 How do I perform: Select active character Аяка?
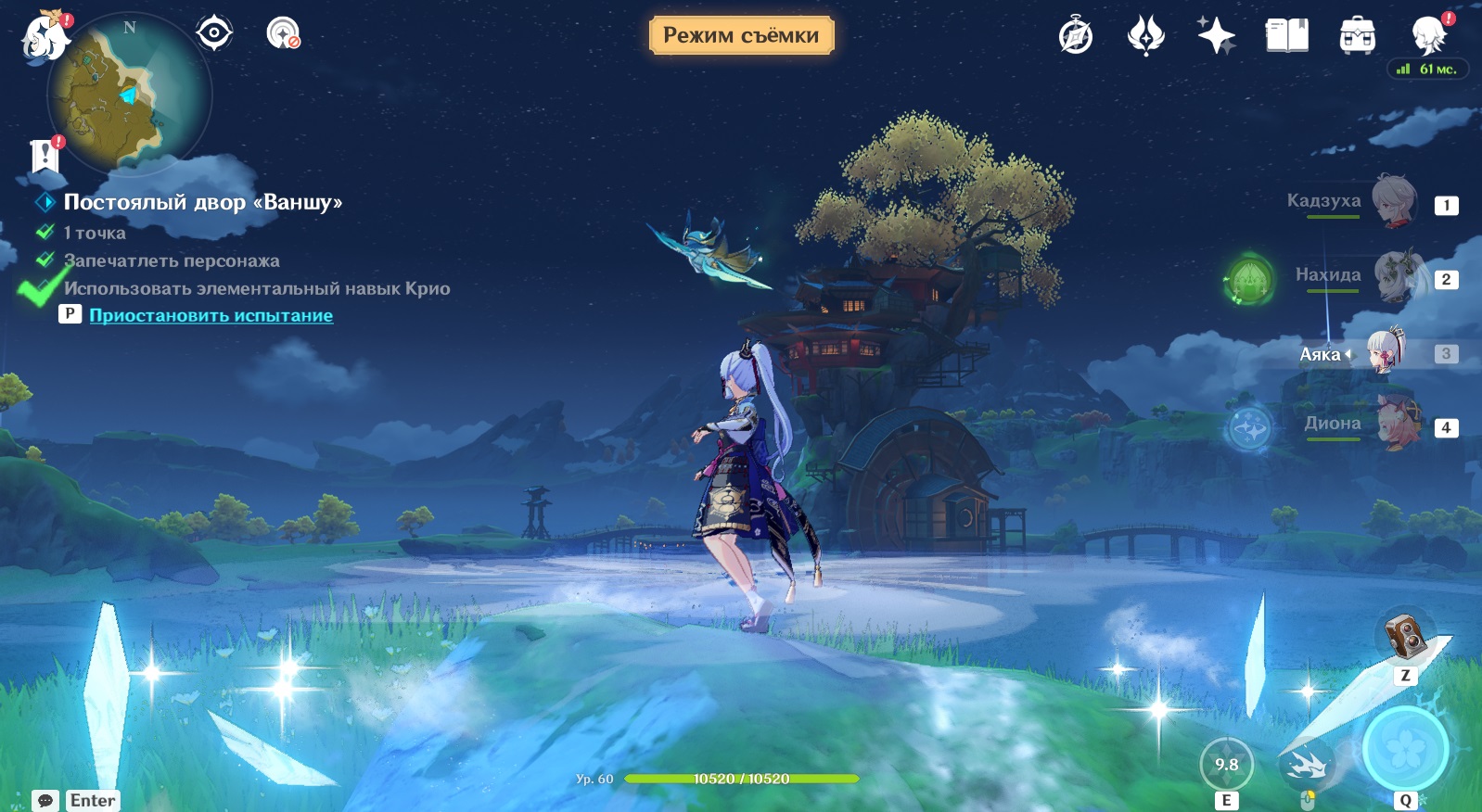tap(1386, 352)
